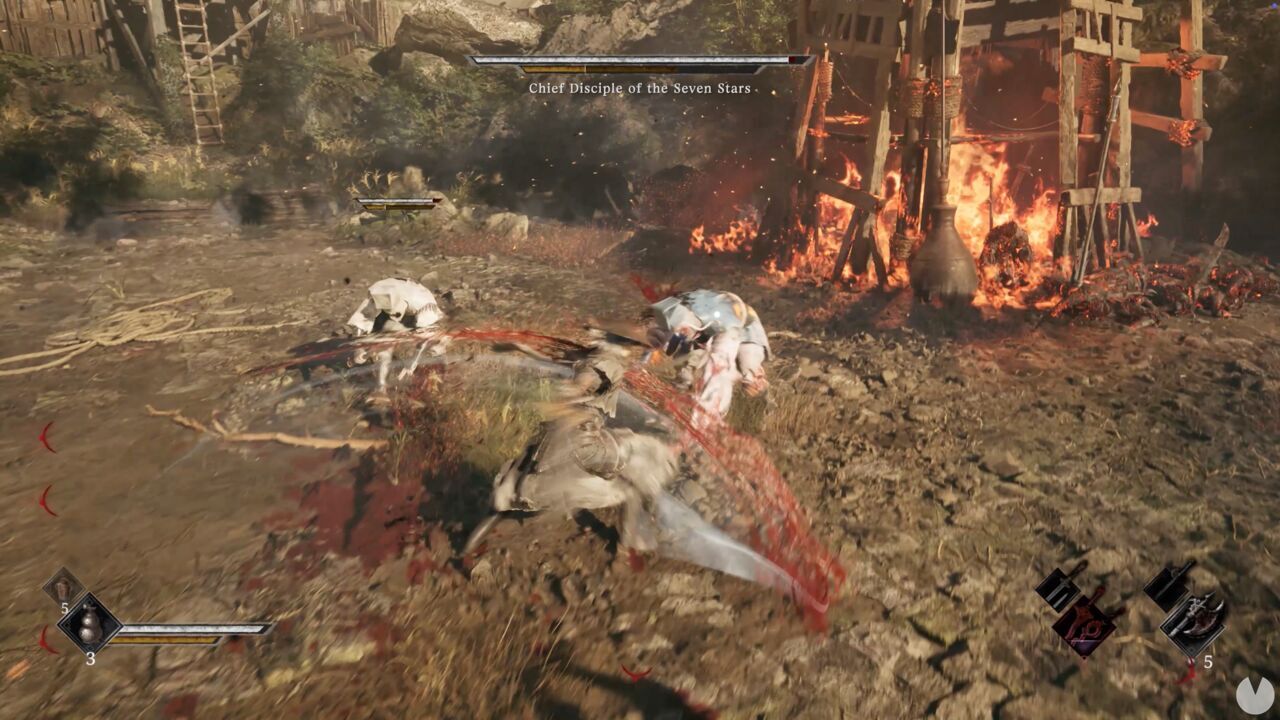Select the bloodied skill icon in the lower right
The height and width of the screenshot is (720, 1280).
click(1086, 625)
